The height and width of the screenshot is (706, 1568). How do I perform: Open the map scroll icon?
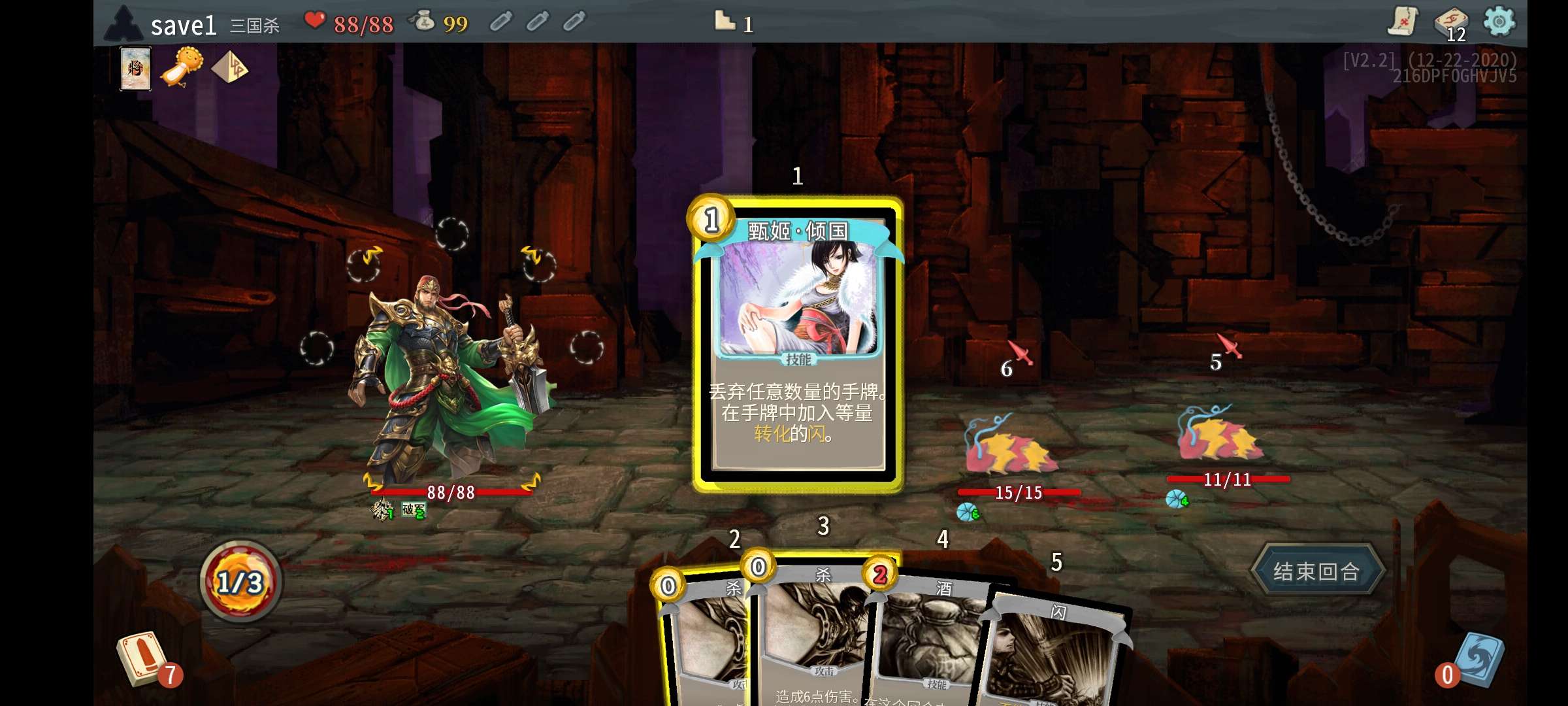(x=1403, y=22)
